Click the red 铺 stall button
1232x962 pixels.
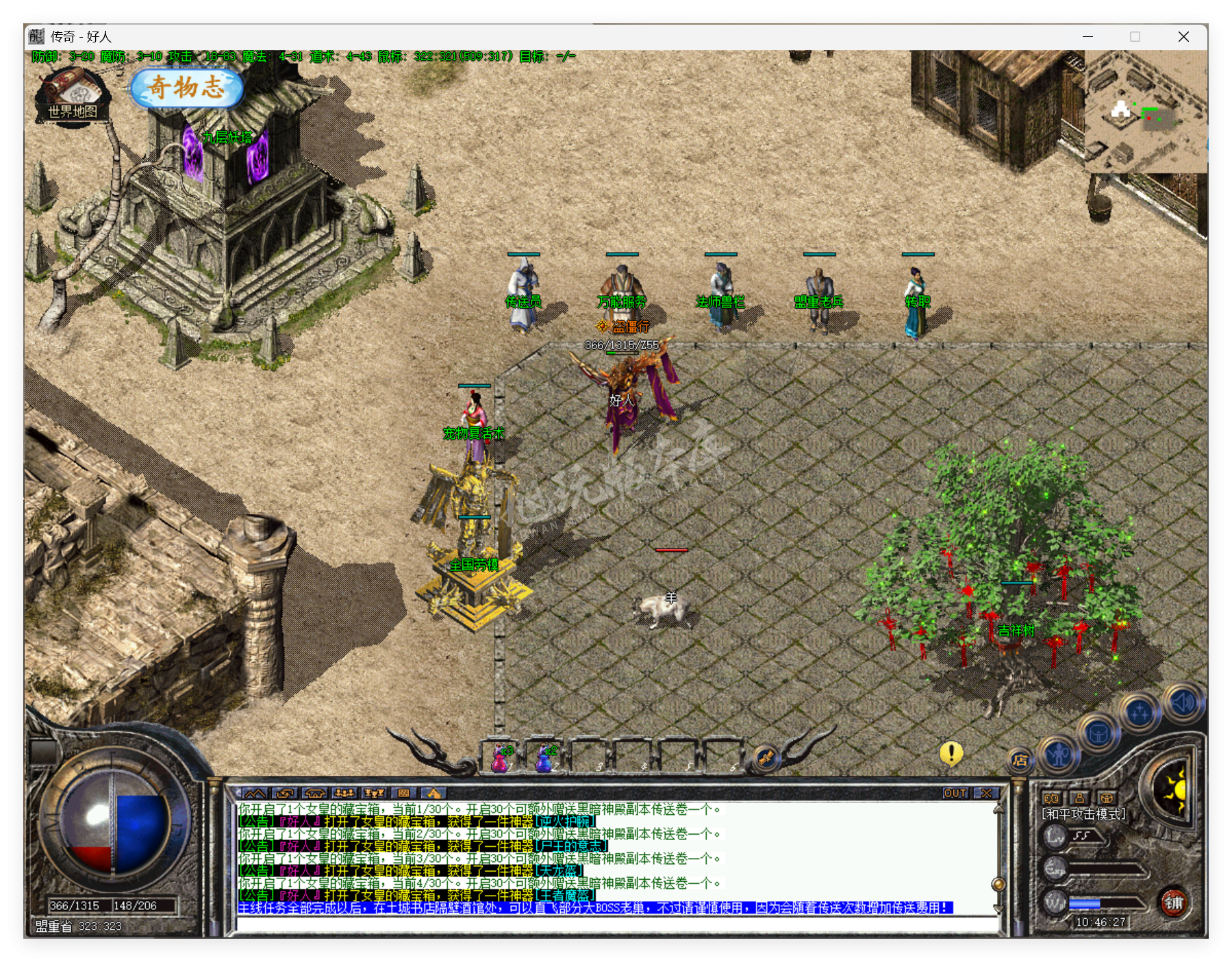click(x=1174, y=902)
